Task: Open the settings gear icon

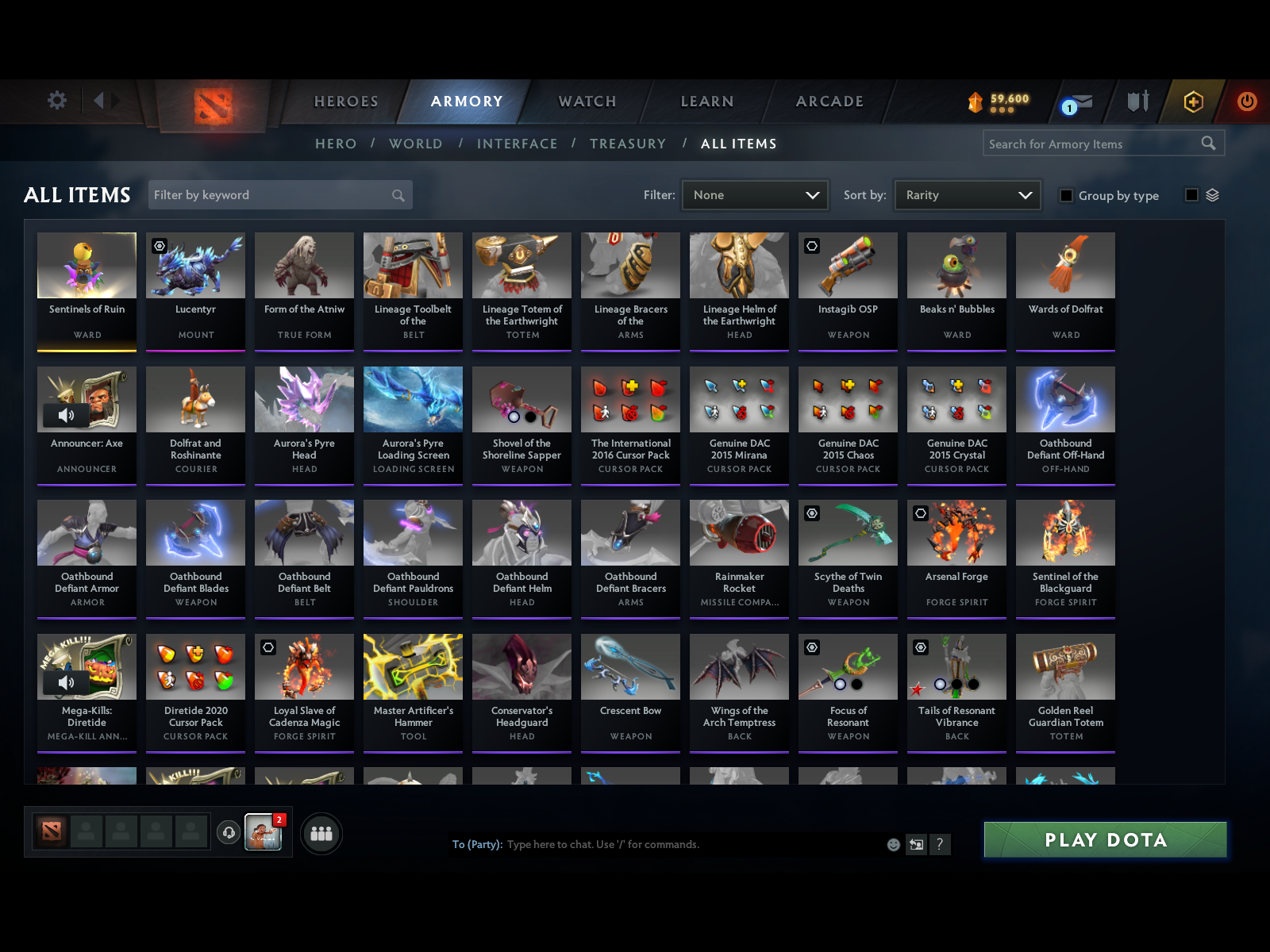Action: 56,101
